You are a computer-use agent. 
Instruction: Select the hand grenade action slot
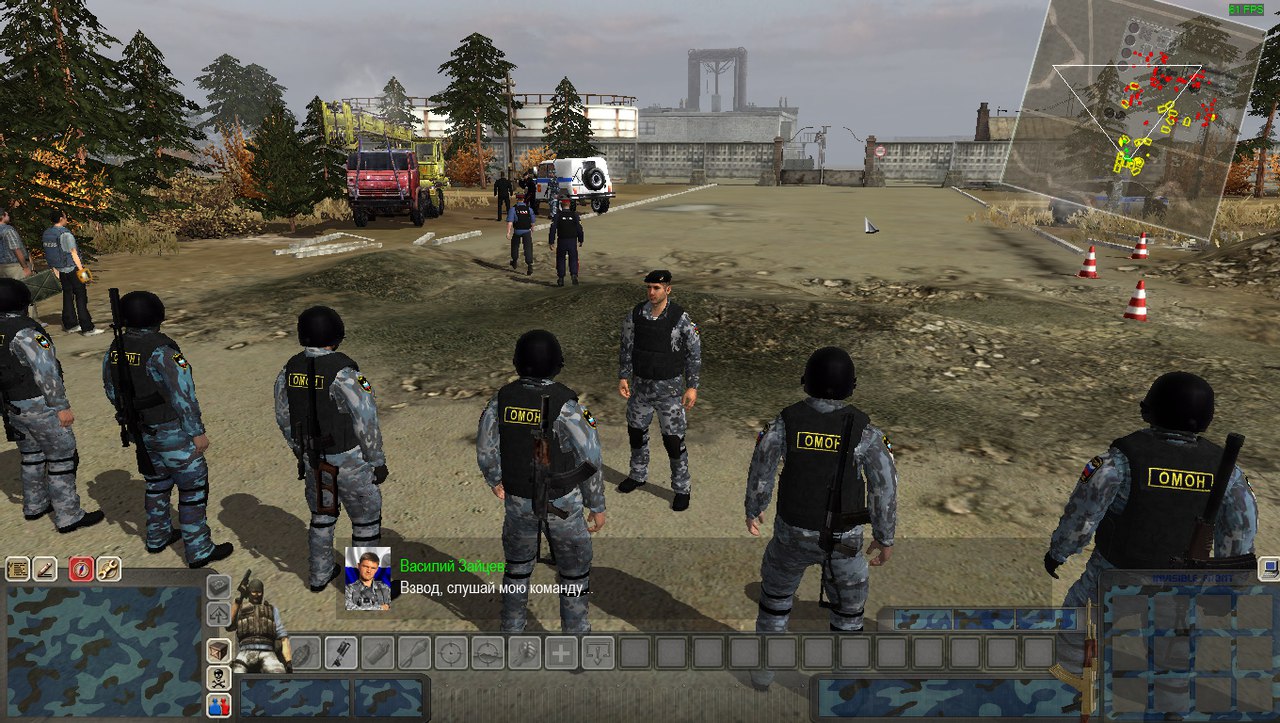305,653
